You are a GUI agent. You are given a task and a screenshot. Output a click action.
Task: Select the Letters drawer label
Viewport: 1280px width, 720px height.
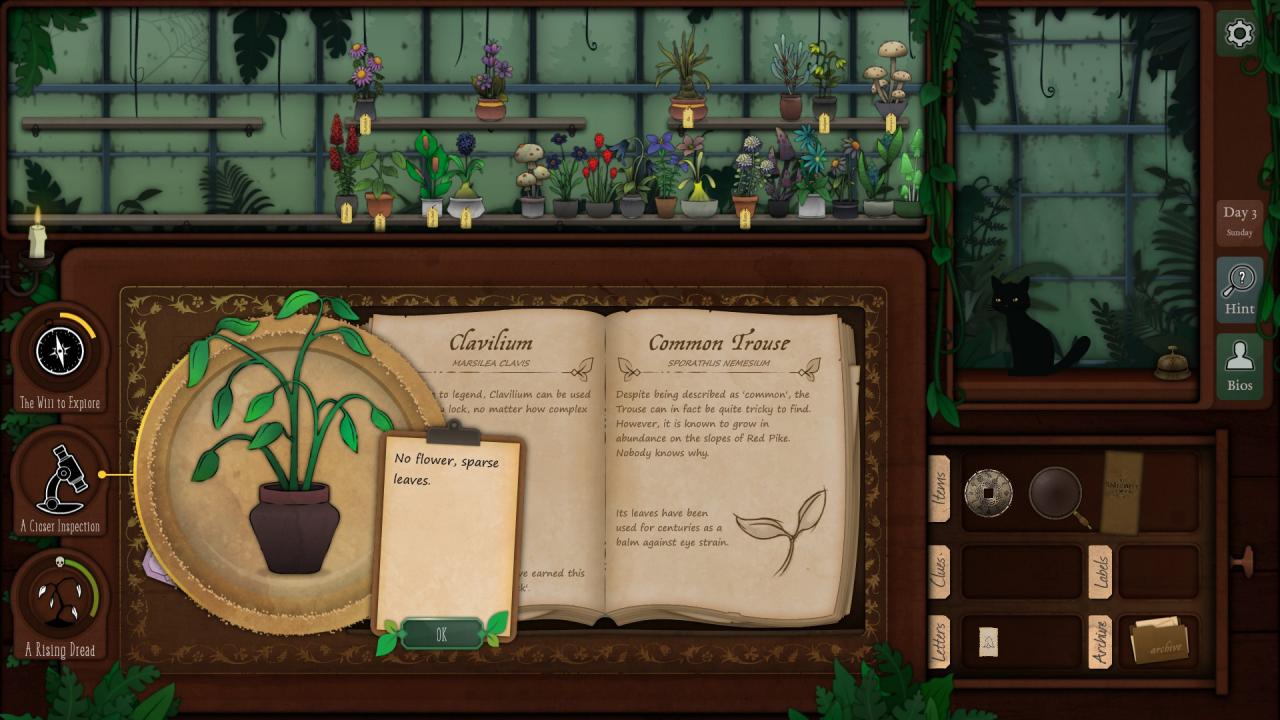click(x=939, y=642)
